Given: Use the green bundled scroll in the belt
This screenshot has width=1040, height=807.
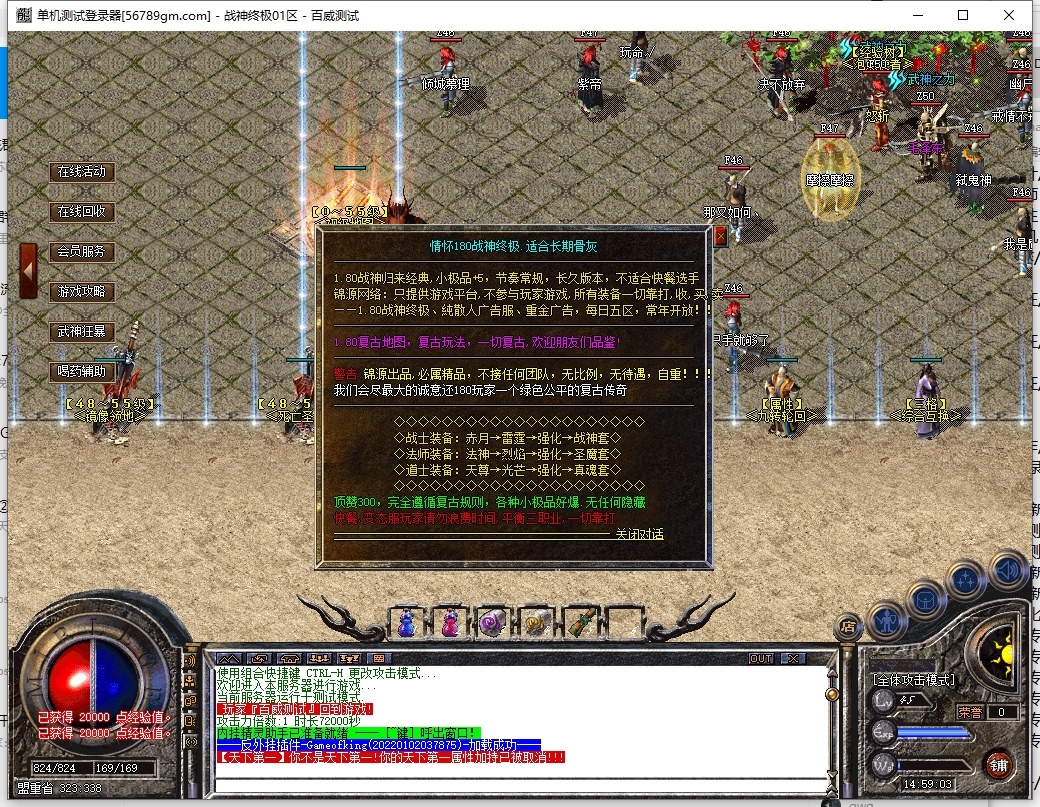Looking at the screenshot, I should pos(580,623).
